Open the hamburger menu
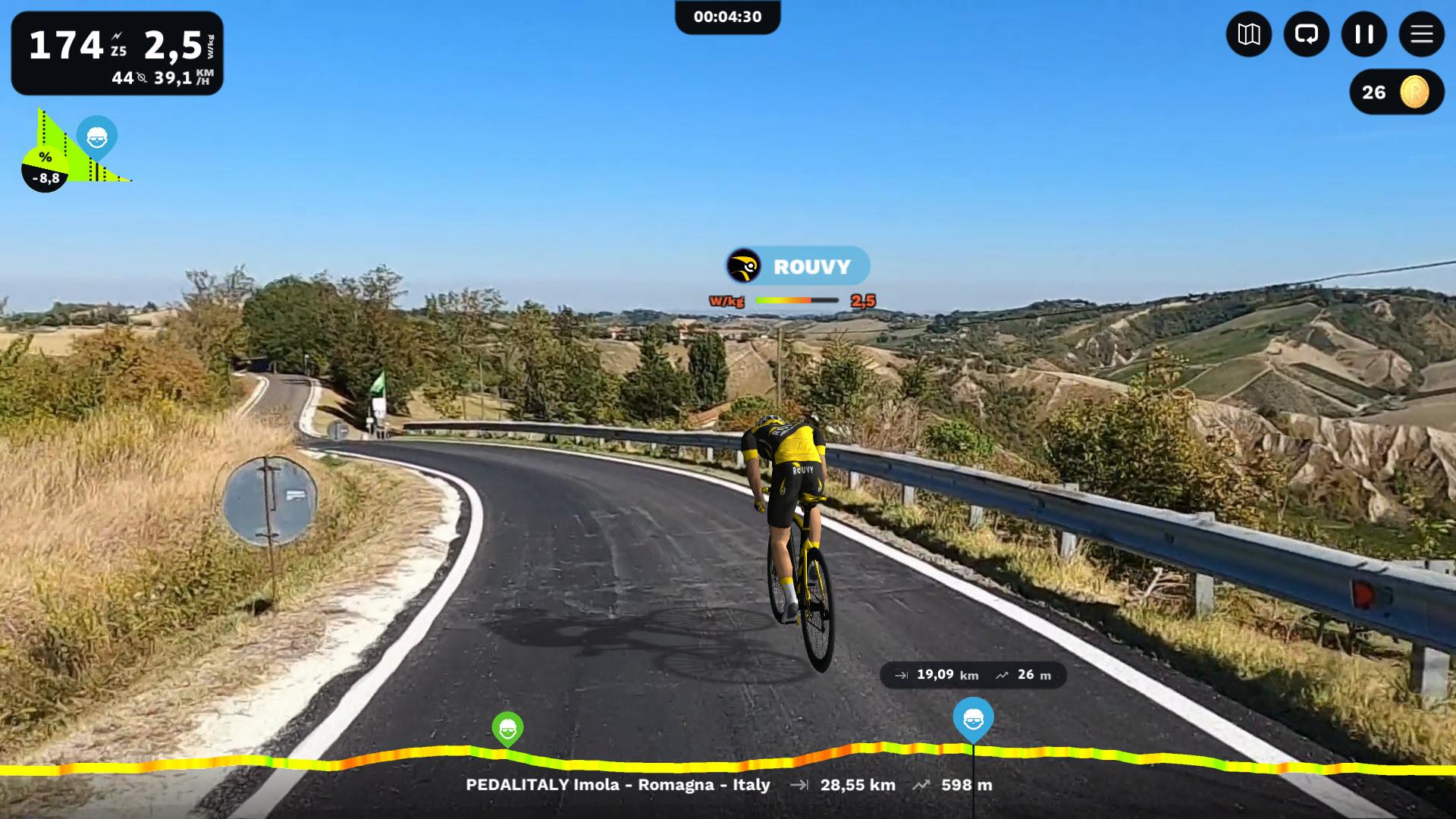This screenshot has width=1456, height=819. [1421, 34]
